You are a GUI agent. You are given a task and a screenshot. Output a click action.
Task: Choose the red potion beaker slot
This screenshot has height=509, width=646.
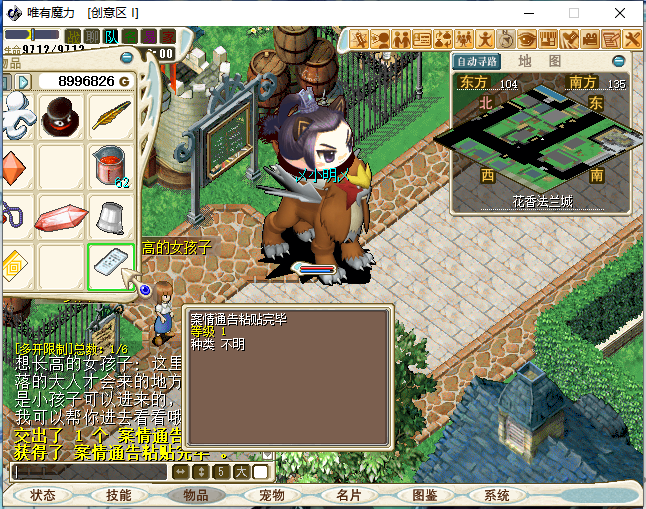pos(110,165)
